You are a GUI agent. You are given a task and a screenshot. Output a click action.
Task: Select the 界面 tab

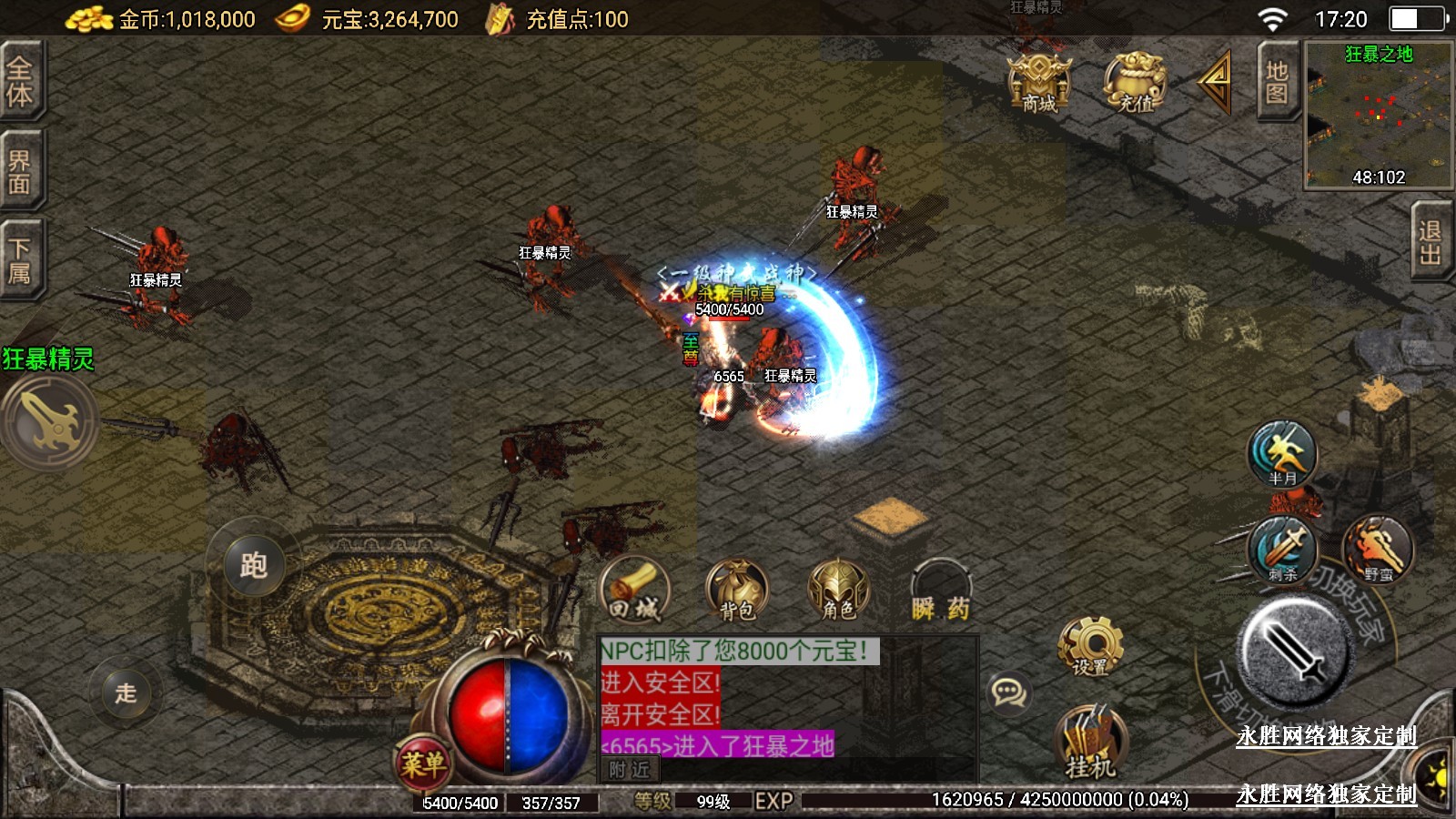(20, 171)
